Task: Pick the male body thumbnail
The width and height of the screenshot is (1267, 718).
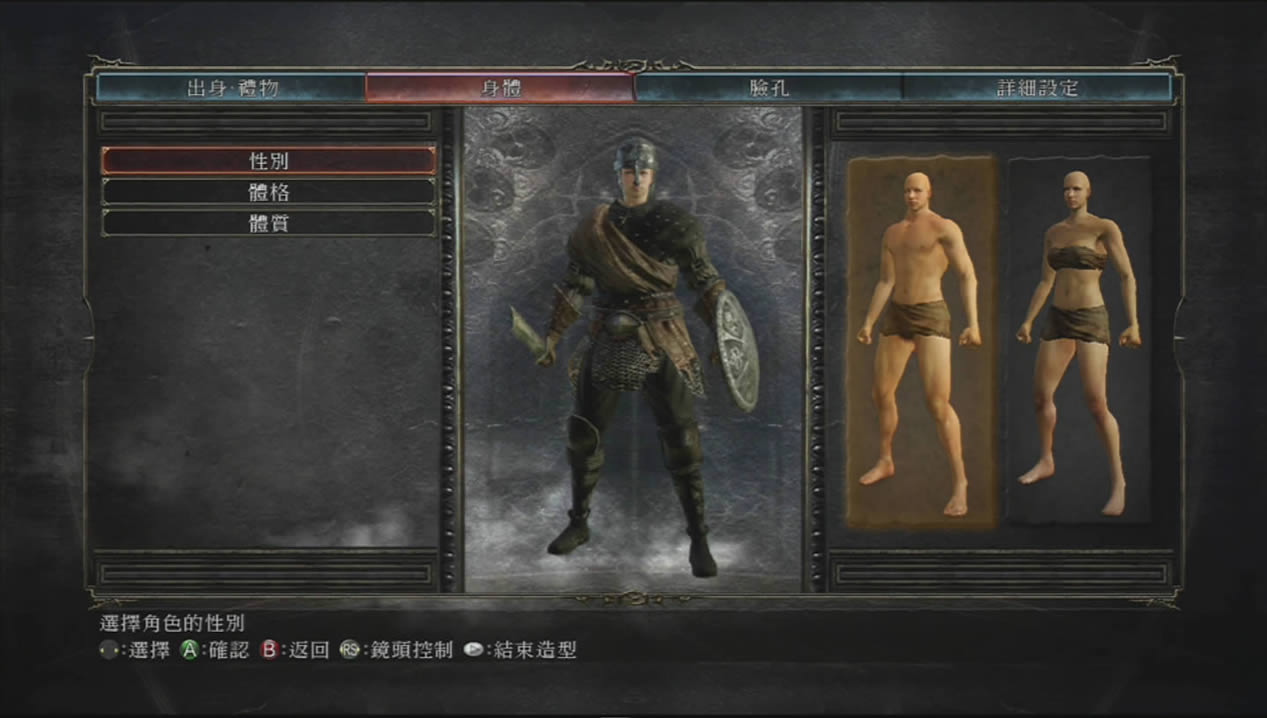Action: (x=921, y=342)
